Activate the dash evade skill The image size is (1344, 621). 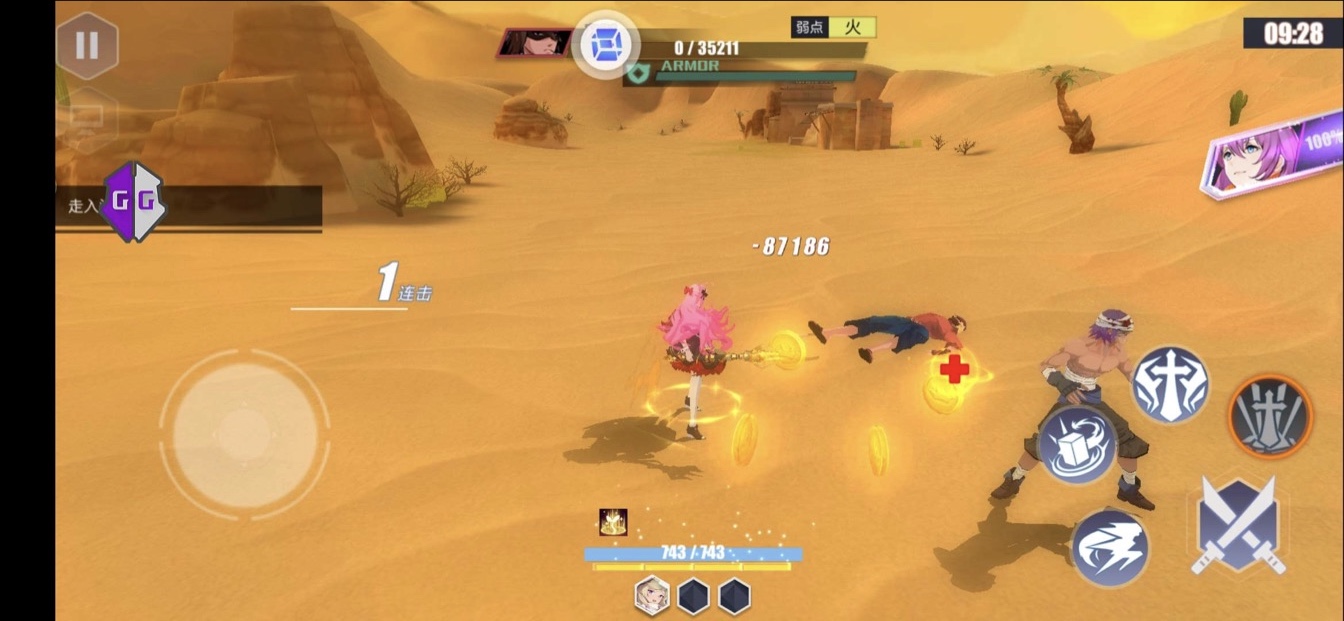tap(1110, 547)
